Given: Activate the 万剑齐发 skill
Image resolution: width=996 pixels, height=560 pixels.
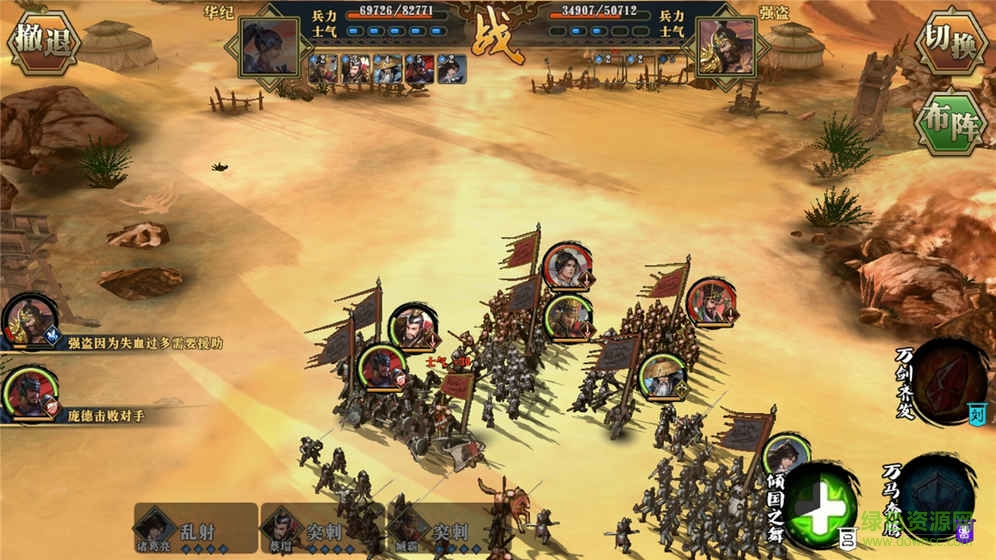Looking at the screenshot, I should click(x=948, y=378).
